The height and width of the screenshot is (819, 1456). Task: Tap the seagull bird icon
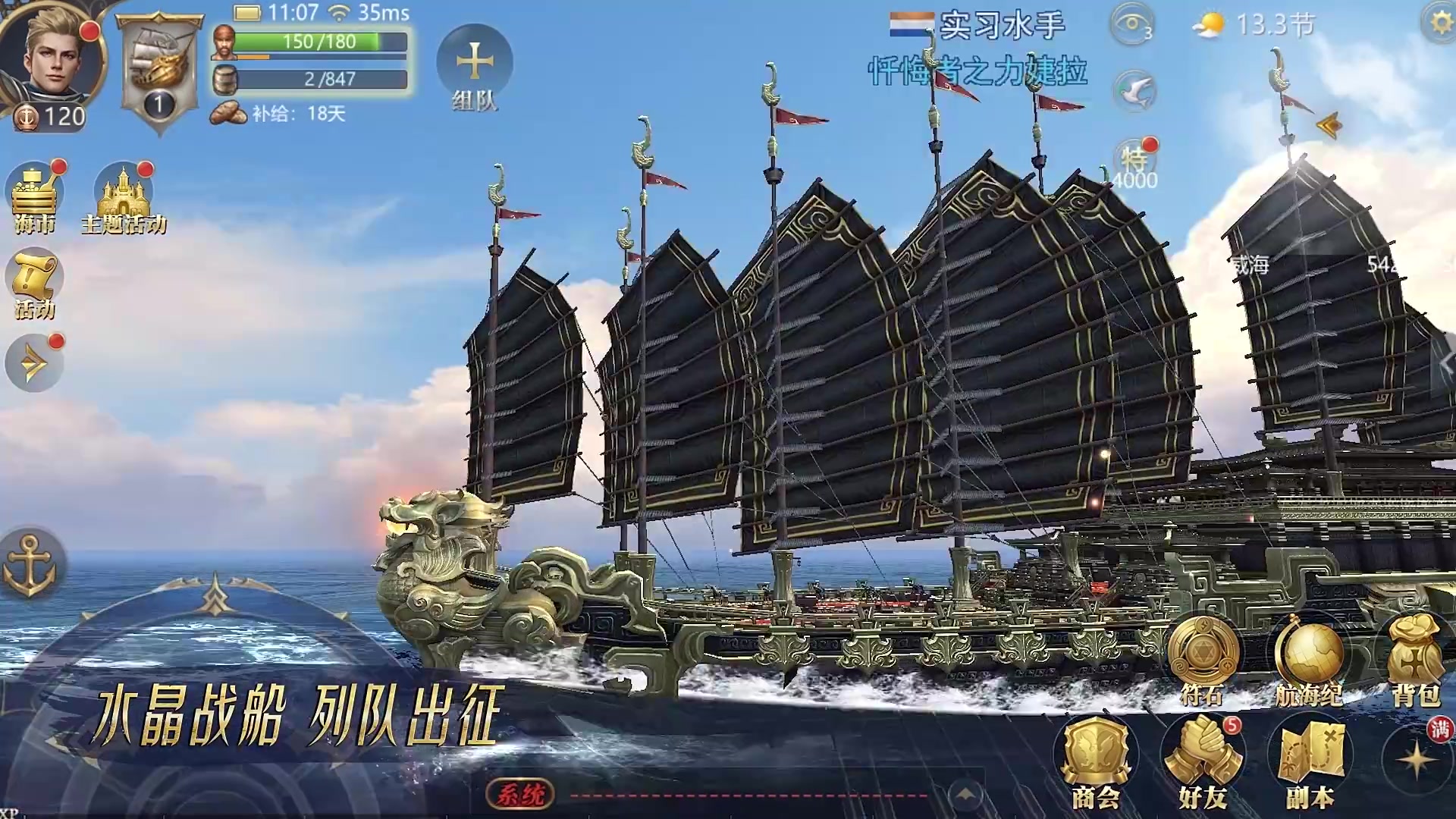[x=1134, y=92]
